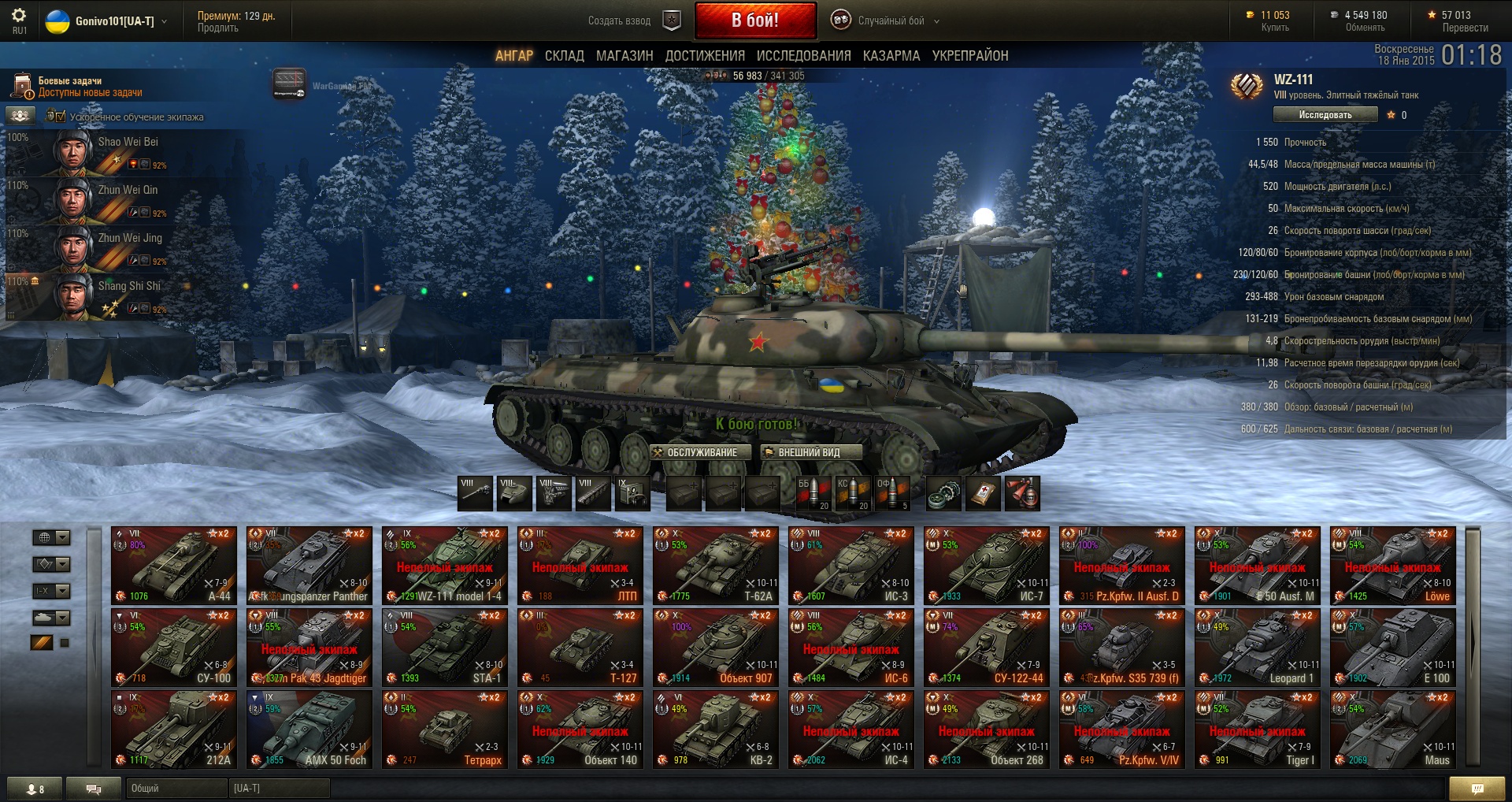Viewport: 1512px width, 802px height.
Task: Select the ИС-7 tank in the carousel
Action: tap(987, 565)
